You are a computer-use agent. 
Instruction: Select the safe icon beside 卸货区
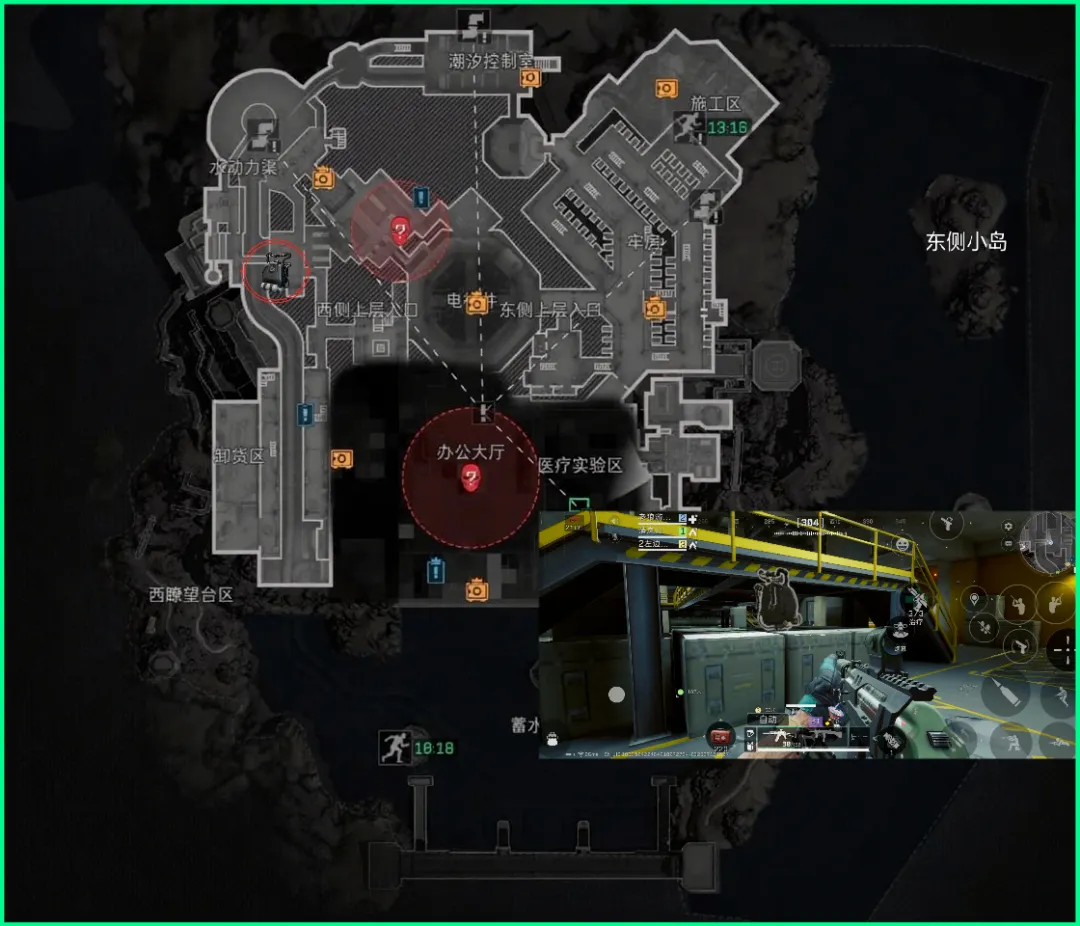[x=341, y=458]
